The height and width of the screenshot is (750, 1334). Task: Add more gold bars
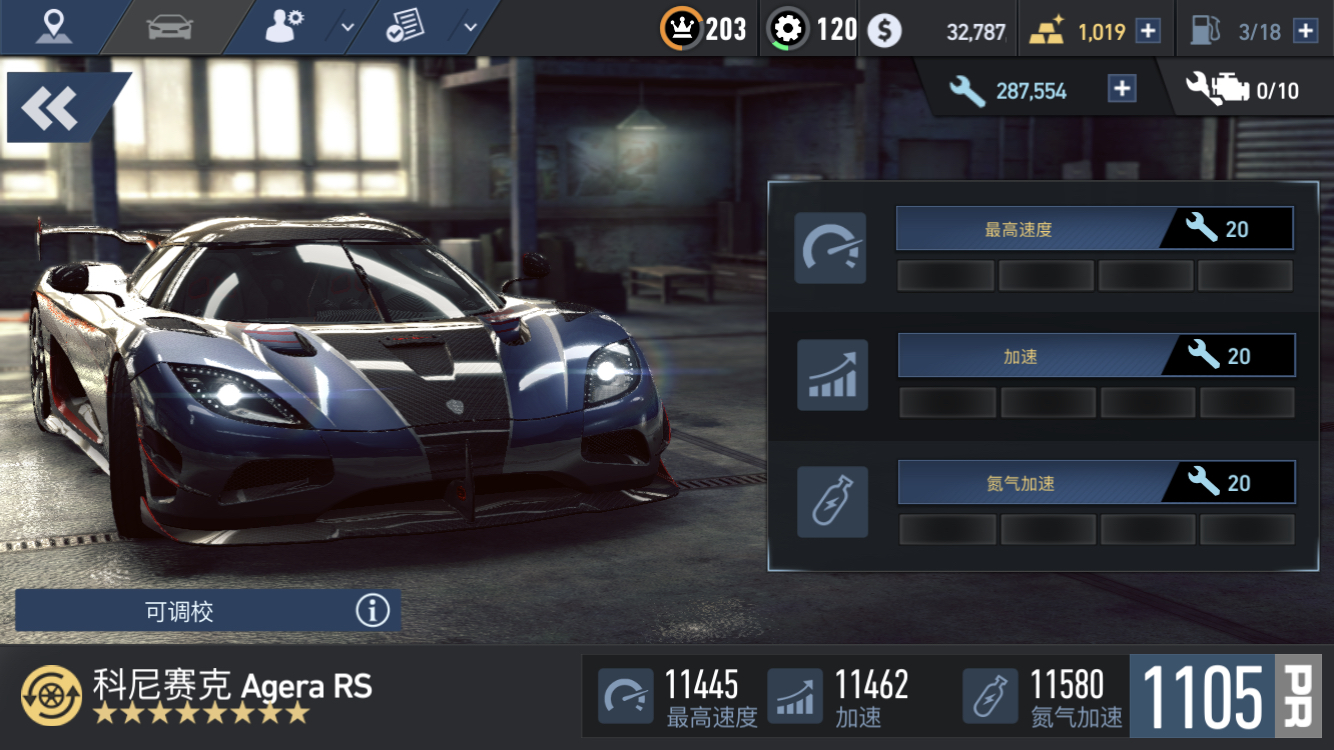coord(1148,31)
